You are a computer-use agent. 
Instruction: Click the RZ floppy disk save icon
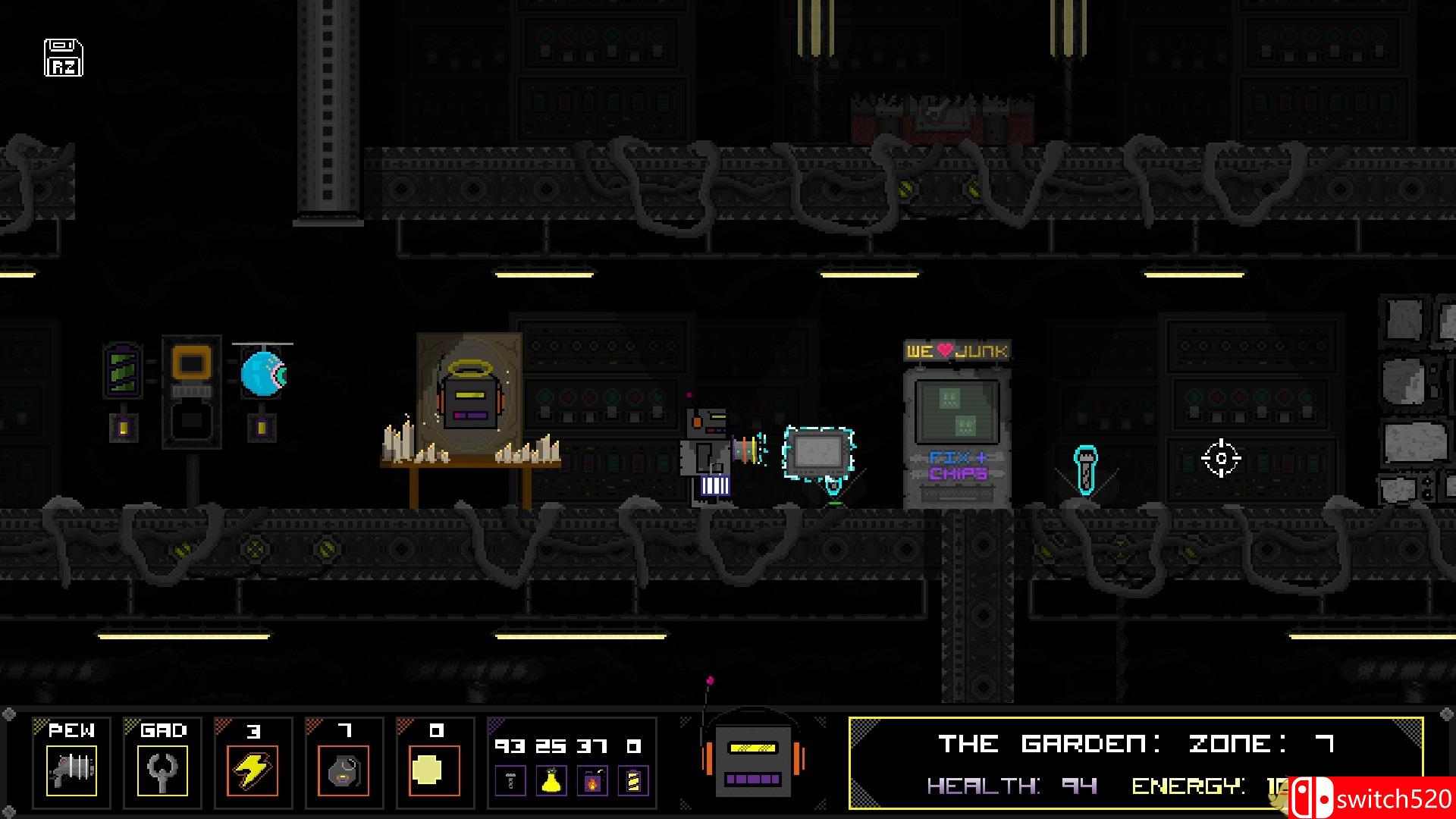point(63,57)
